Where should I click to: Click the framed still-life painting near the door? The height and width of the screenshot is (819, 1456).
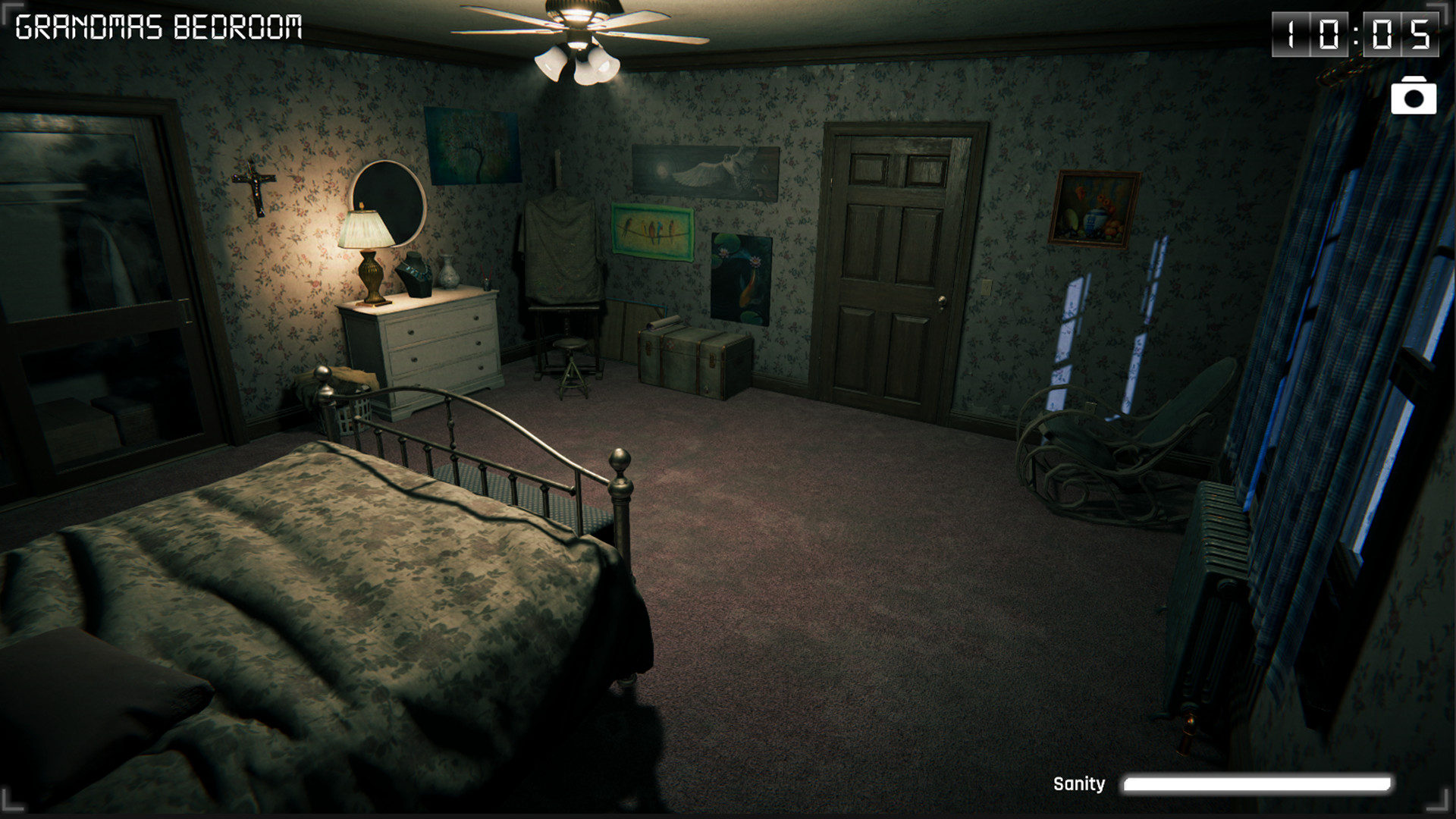point(1094,209)
